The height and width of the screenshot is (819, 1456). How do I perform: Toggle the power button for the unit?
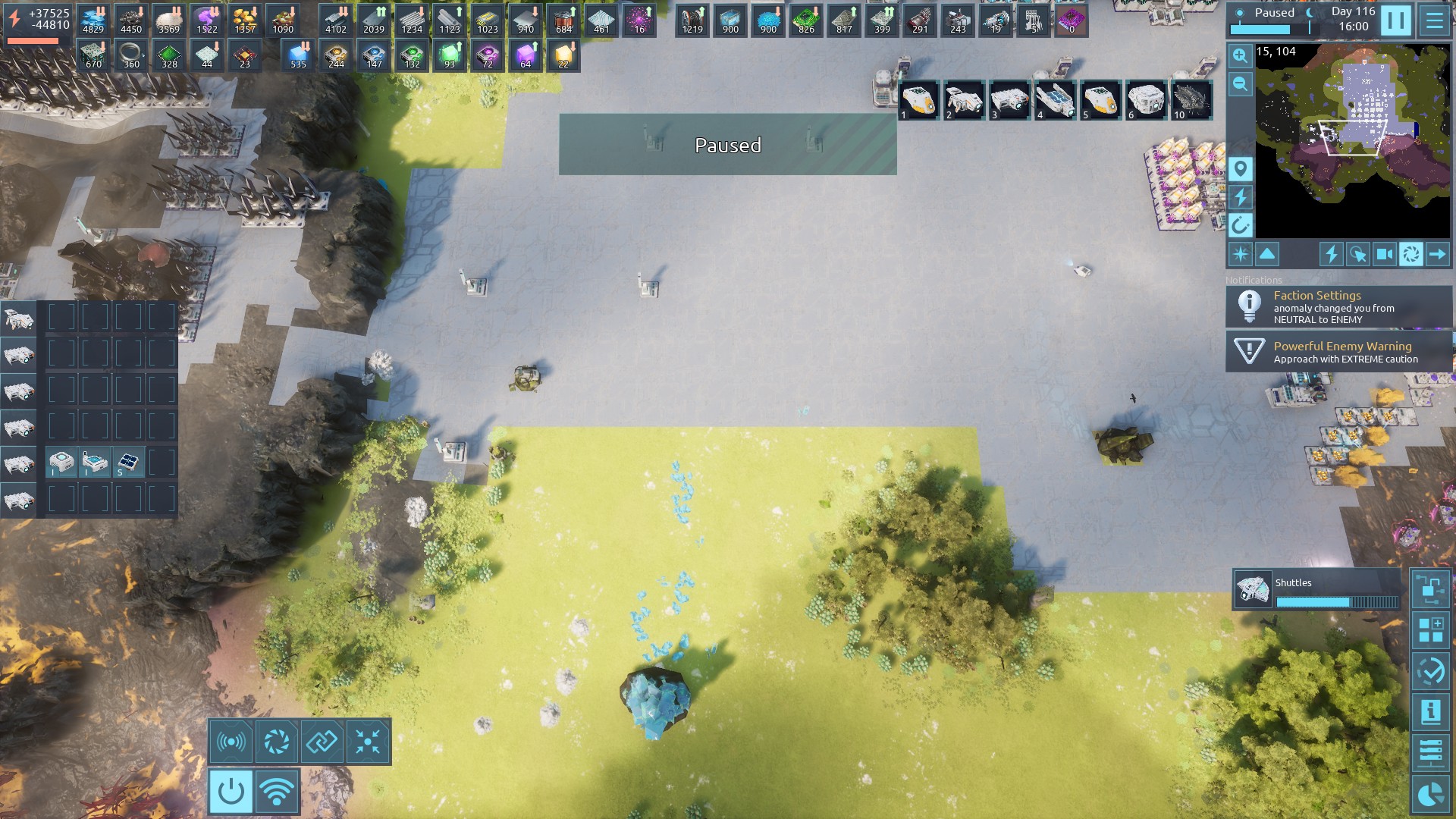(231, 791)
